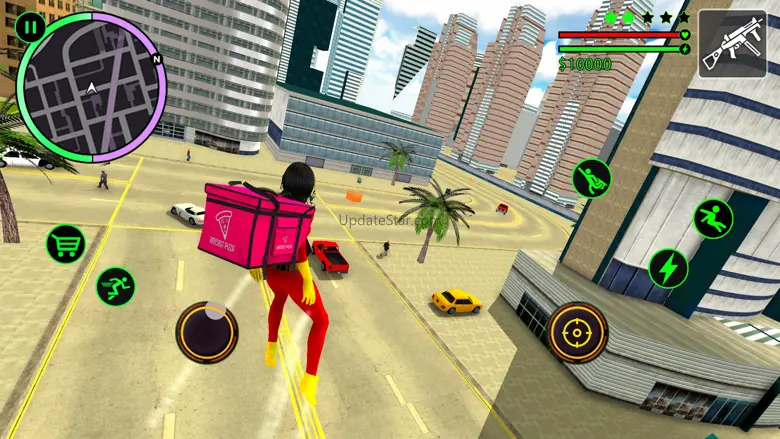The image size is (780, 439).
Task: Tap the orange crosshair aim button
Action: pyautogui.click(x=577, y=332)
